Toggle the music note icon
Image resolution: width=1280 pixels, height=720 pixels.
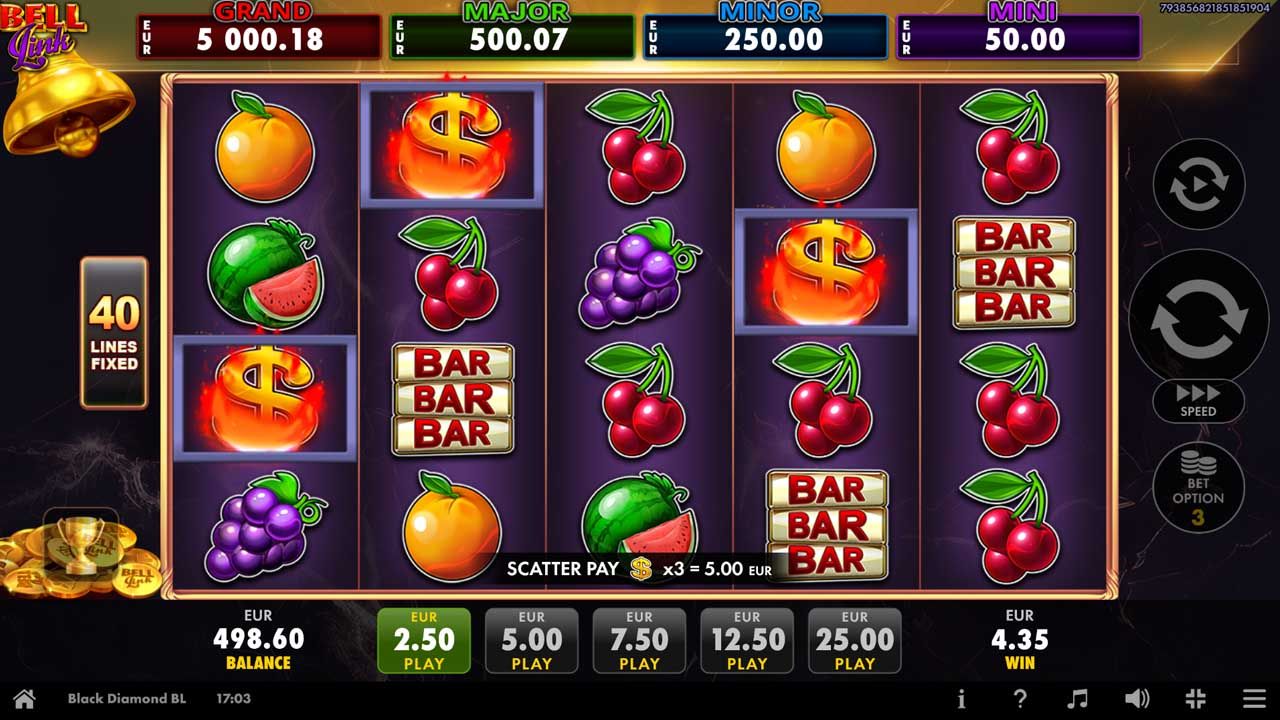click(x=1077, y=699)
